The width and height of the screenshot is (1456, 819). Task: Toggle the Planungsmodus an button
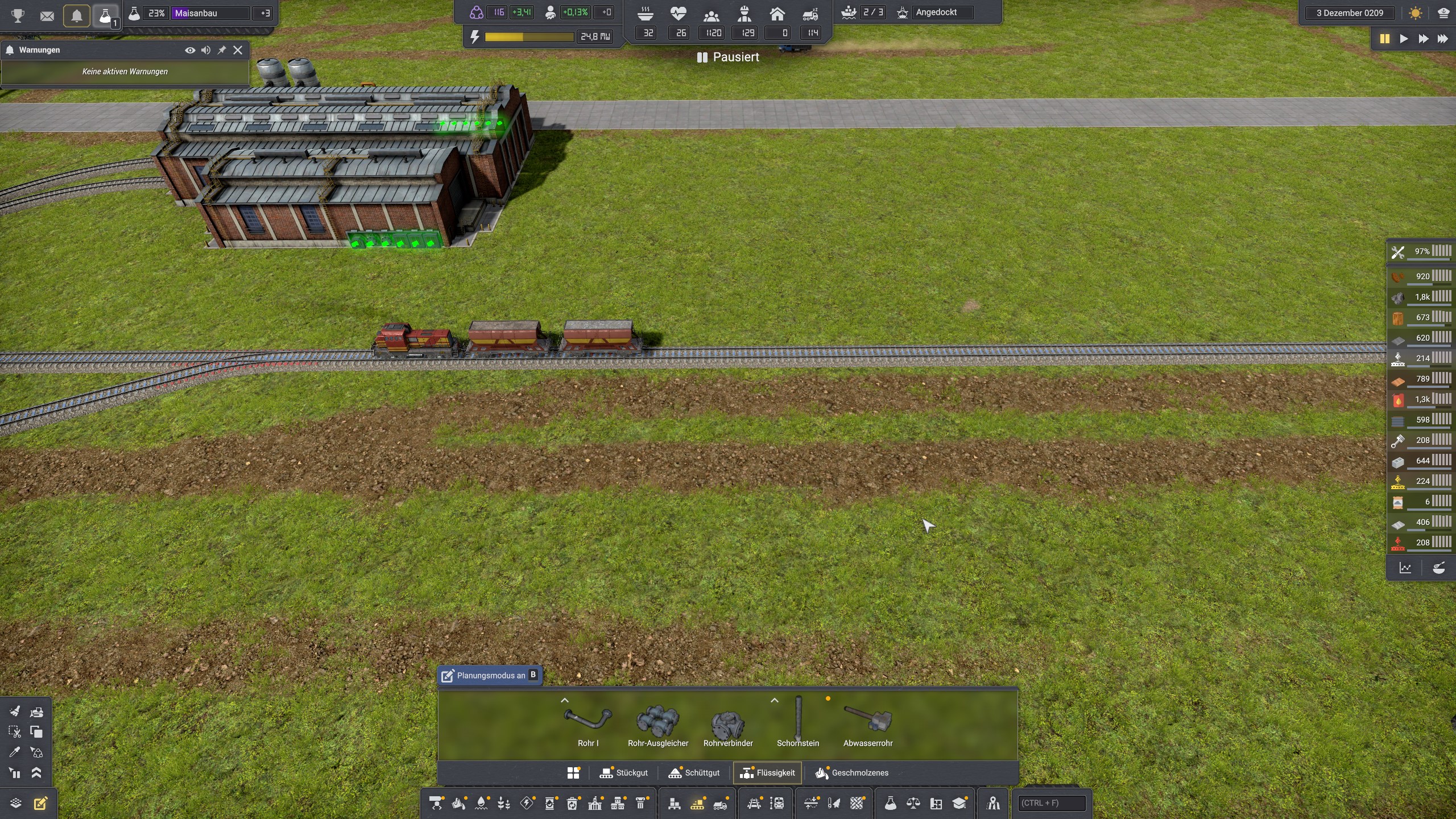click(489, 675)
